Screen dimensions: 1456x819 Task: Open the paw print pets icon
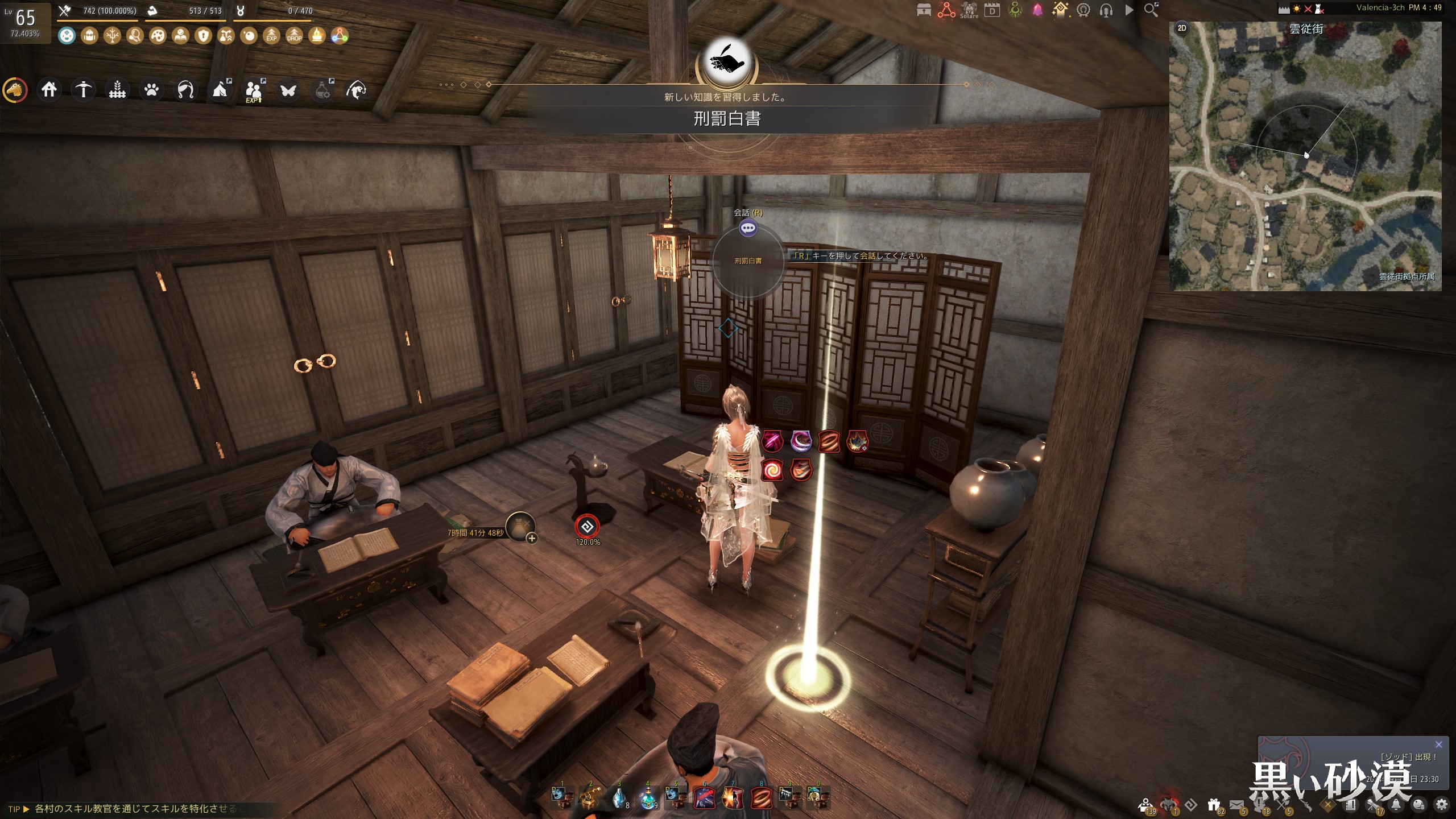click(151, 89)
